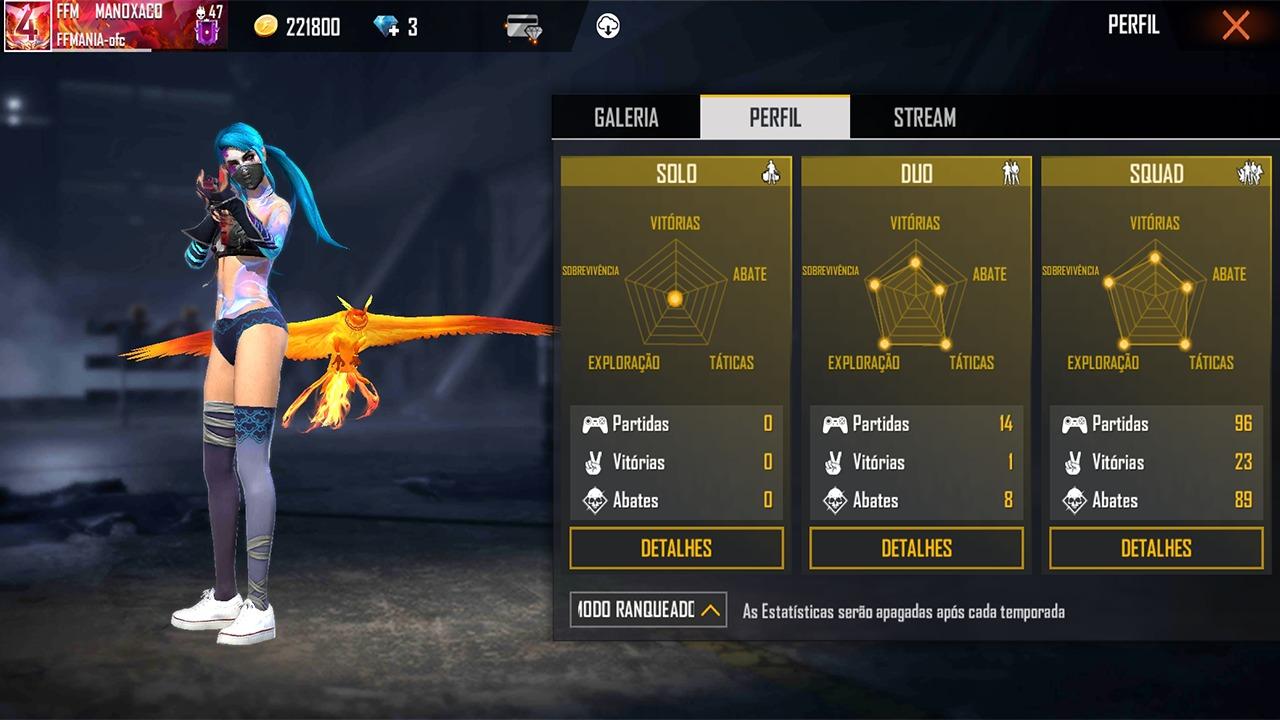Tap the gold coin balance icon
This screenshot has width=1280, height=720.
click(265, 27)
